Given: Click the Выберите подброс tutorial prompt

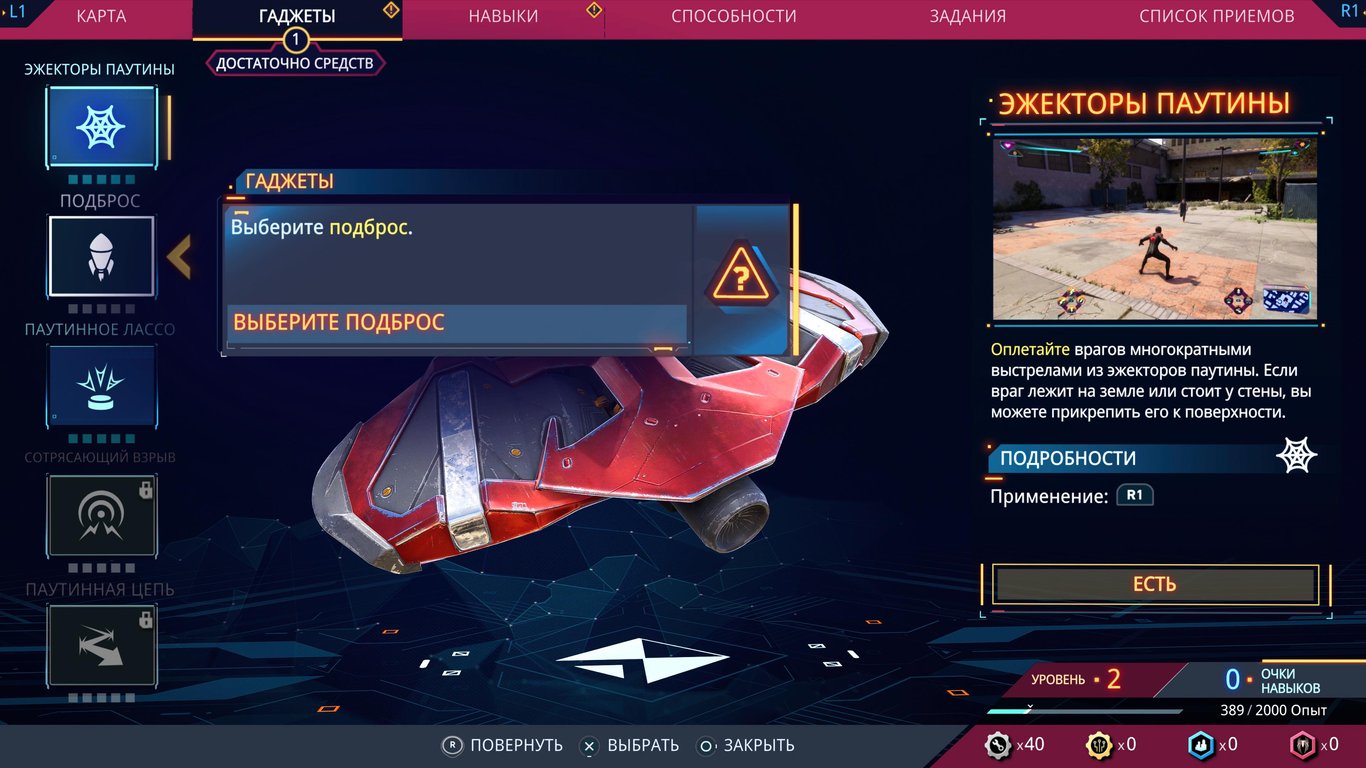Looking at the screenshot, I should coord(457,323).
